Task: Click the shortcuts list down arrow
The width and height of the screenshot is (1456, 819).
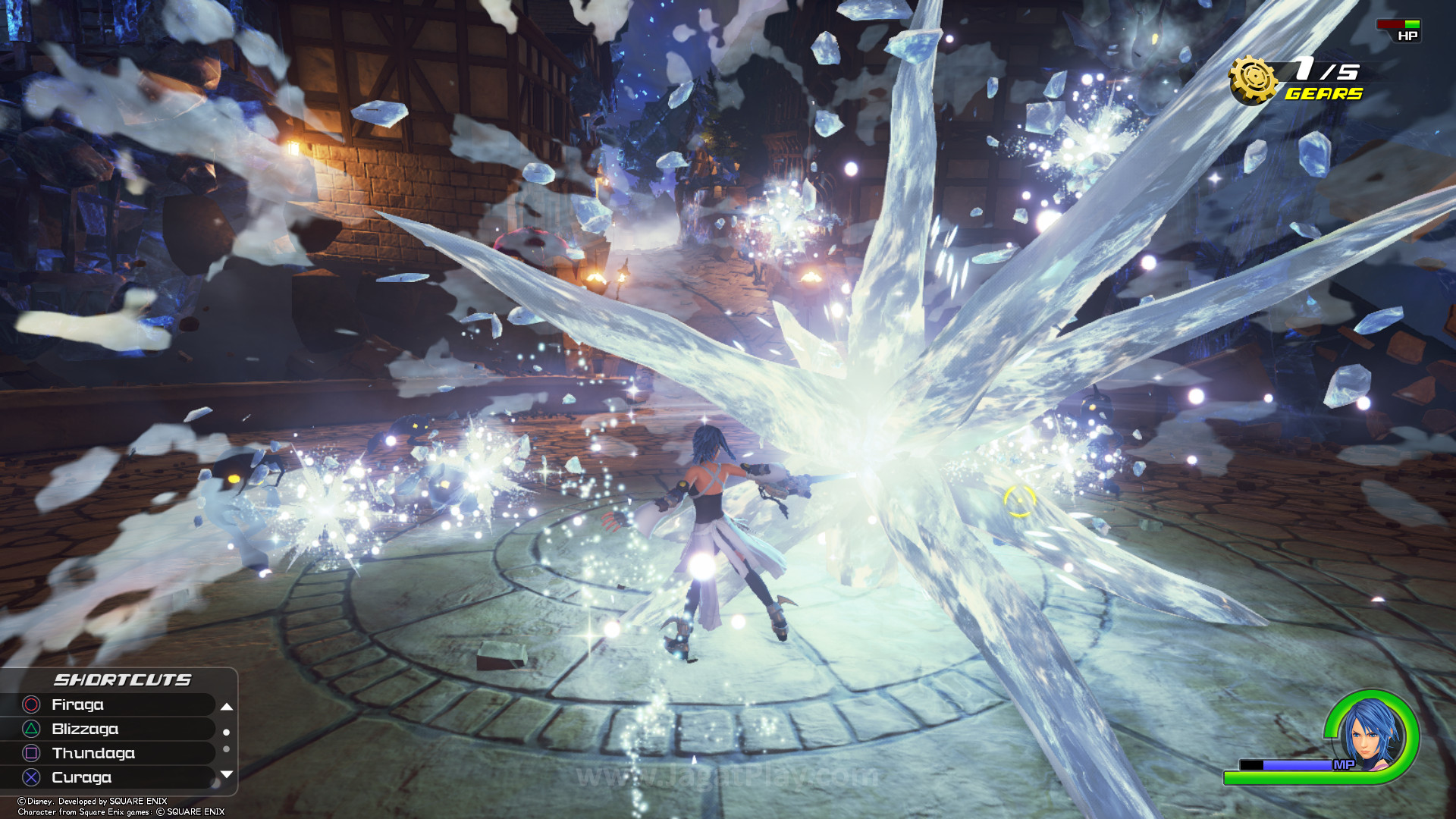Action: coord(226,774)
